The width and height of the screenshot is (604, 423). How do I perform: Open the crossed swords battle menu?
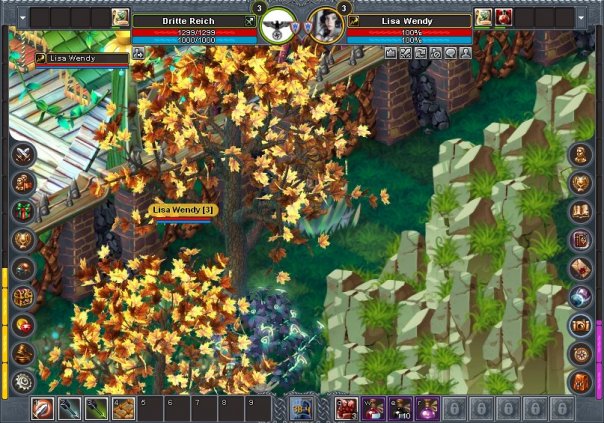point(23,155)
